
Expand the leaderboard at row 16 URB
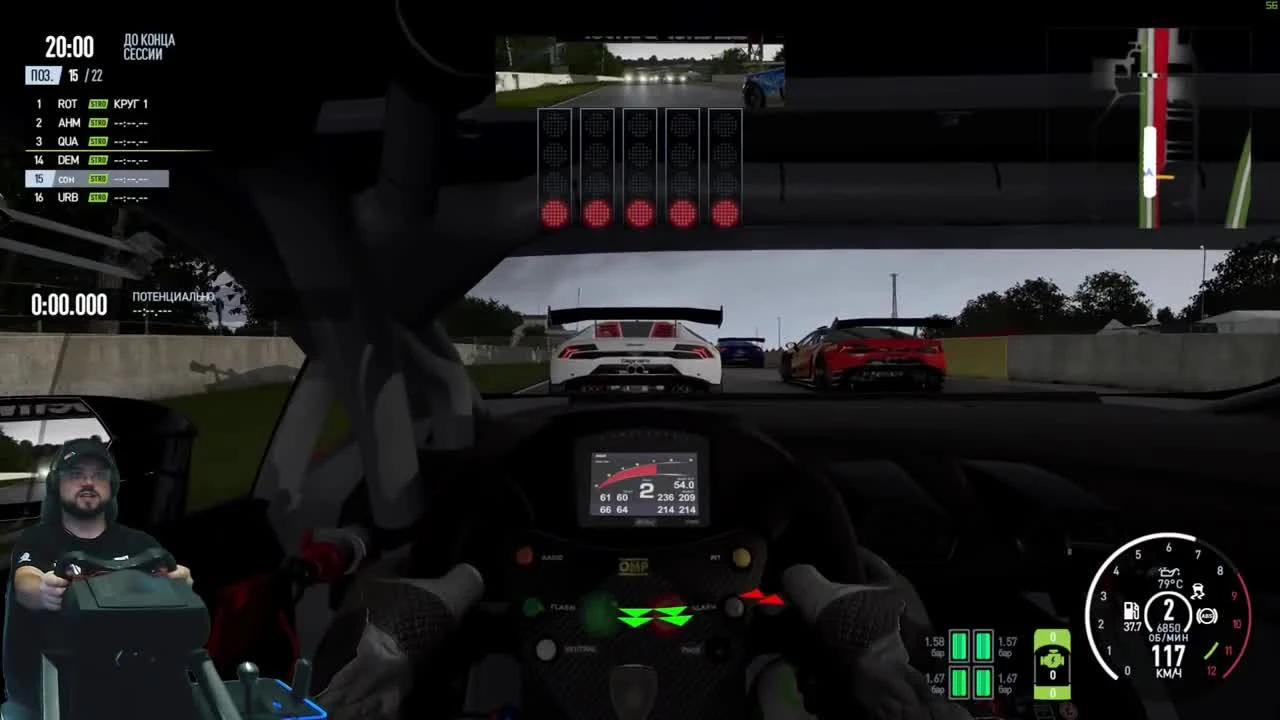[x=67, y=197]
